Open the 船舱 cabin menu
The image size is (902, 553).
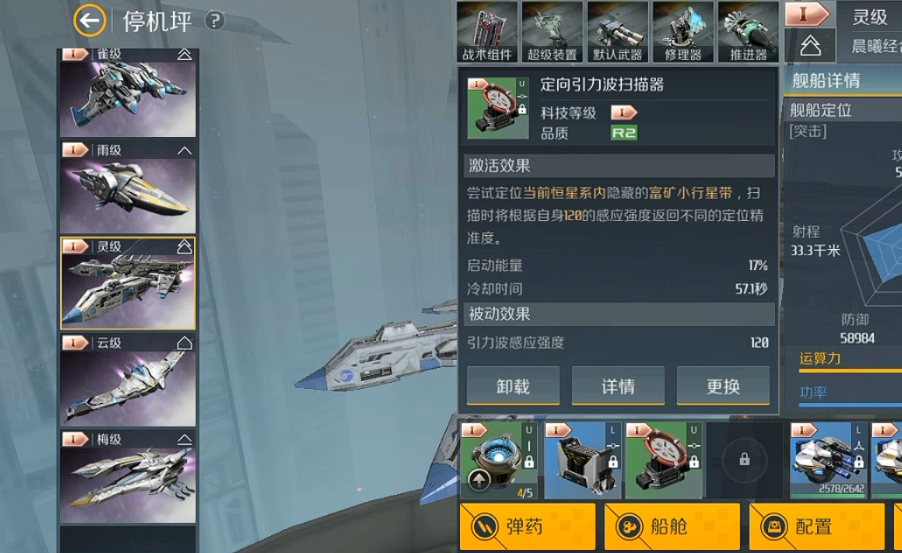[x=672, y=526]
